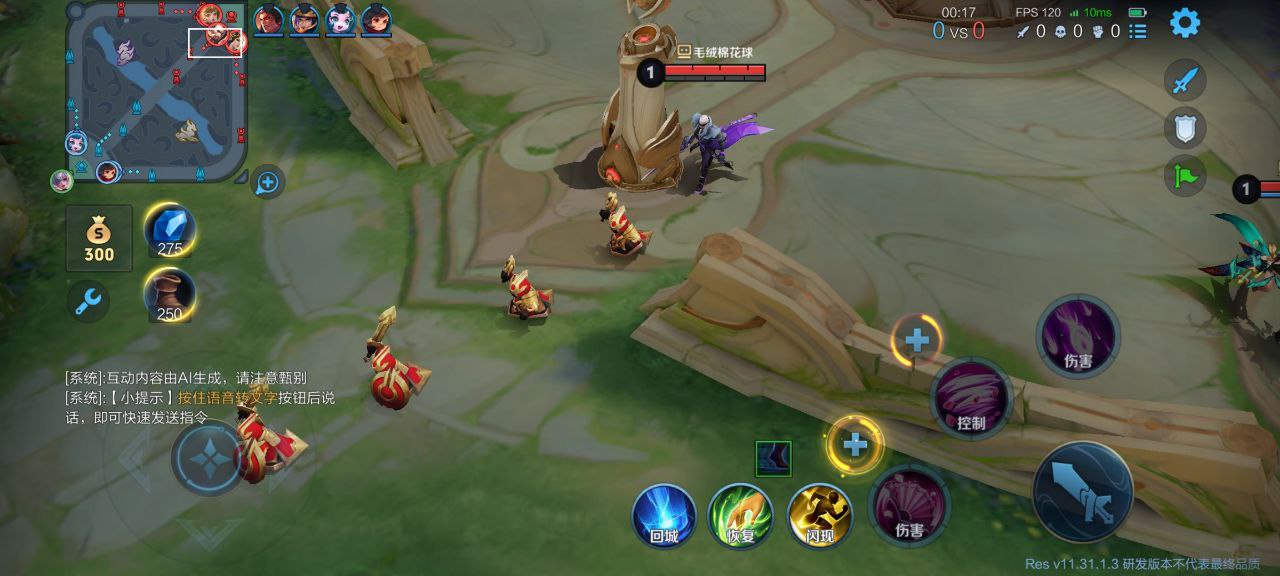Enlarge the minimap with the magnifier button
This screenshot has width=1280, height=576.
coord(267,182)
